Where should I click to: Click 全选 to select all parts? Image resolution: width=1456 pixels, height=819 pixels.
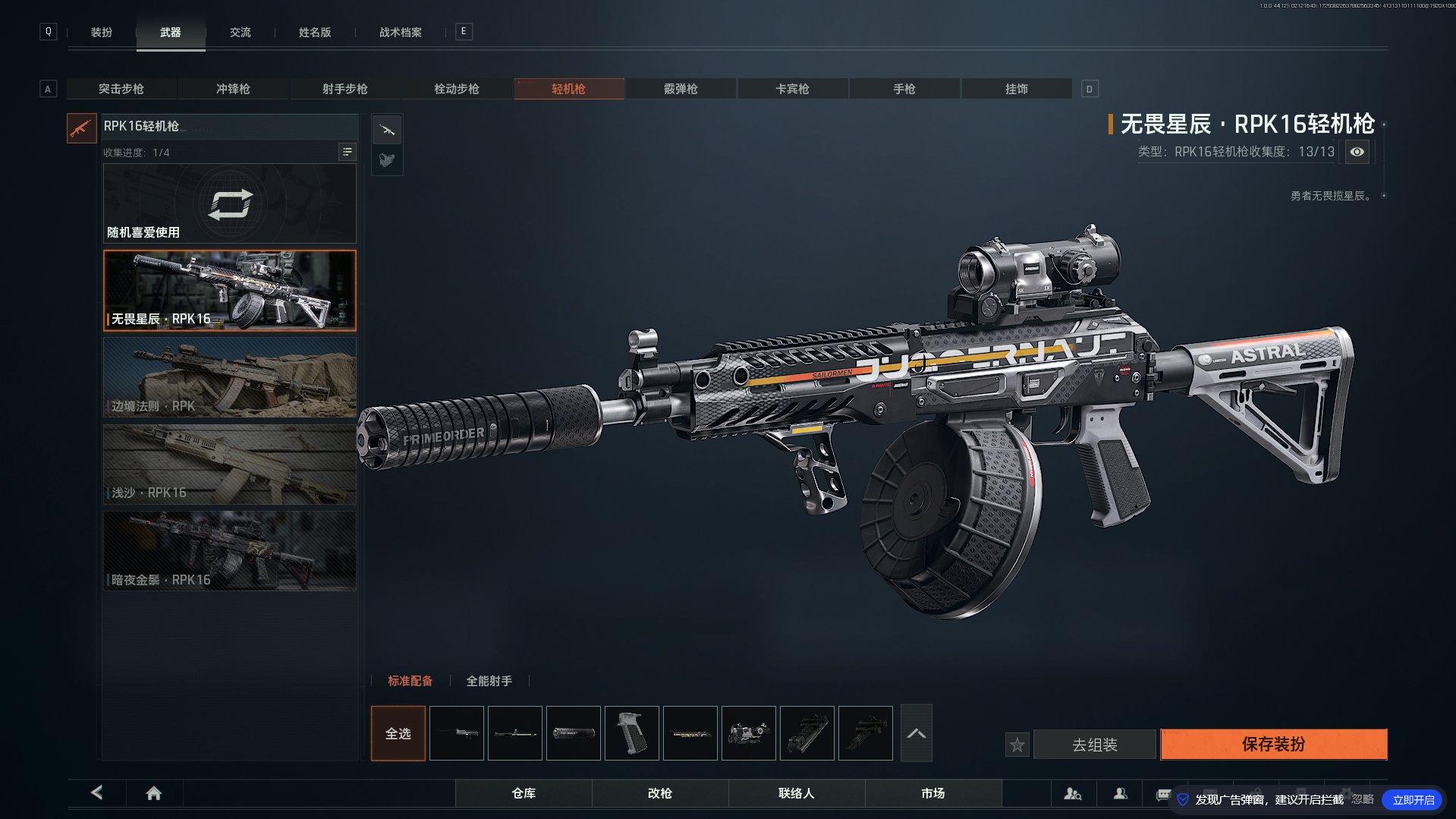[398, 733]
